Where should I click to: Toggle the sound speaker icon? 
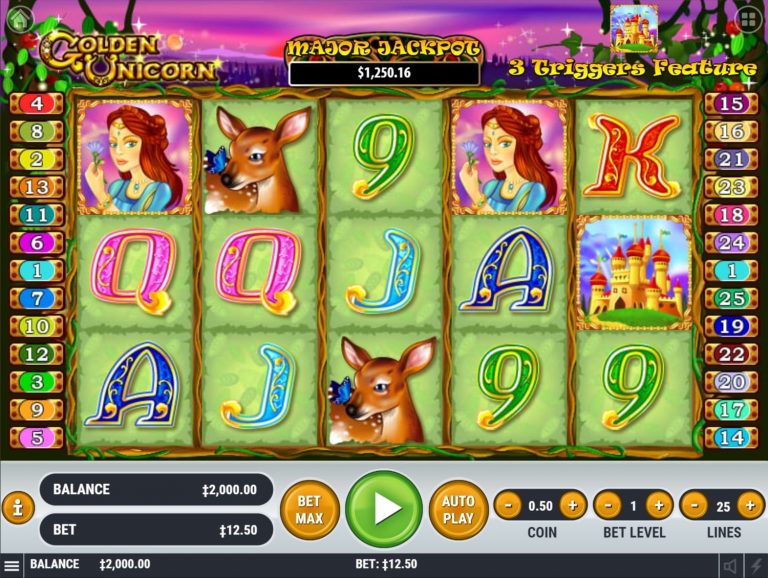731,565
